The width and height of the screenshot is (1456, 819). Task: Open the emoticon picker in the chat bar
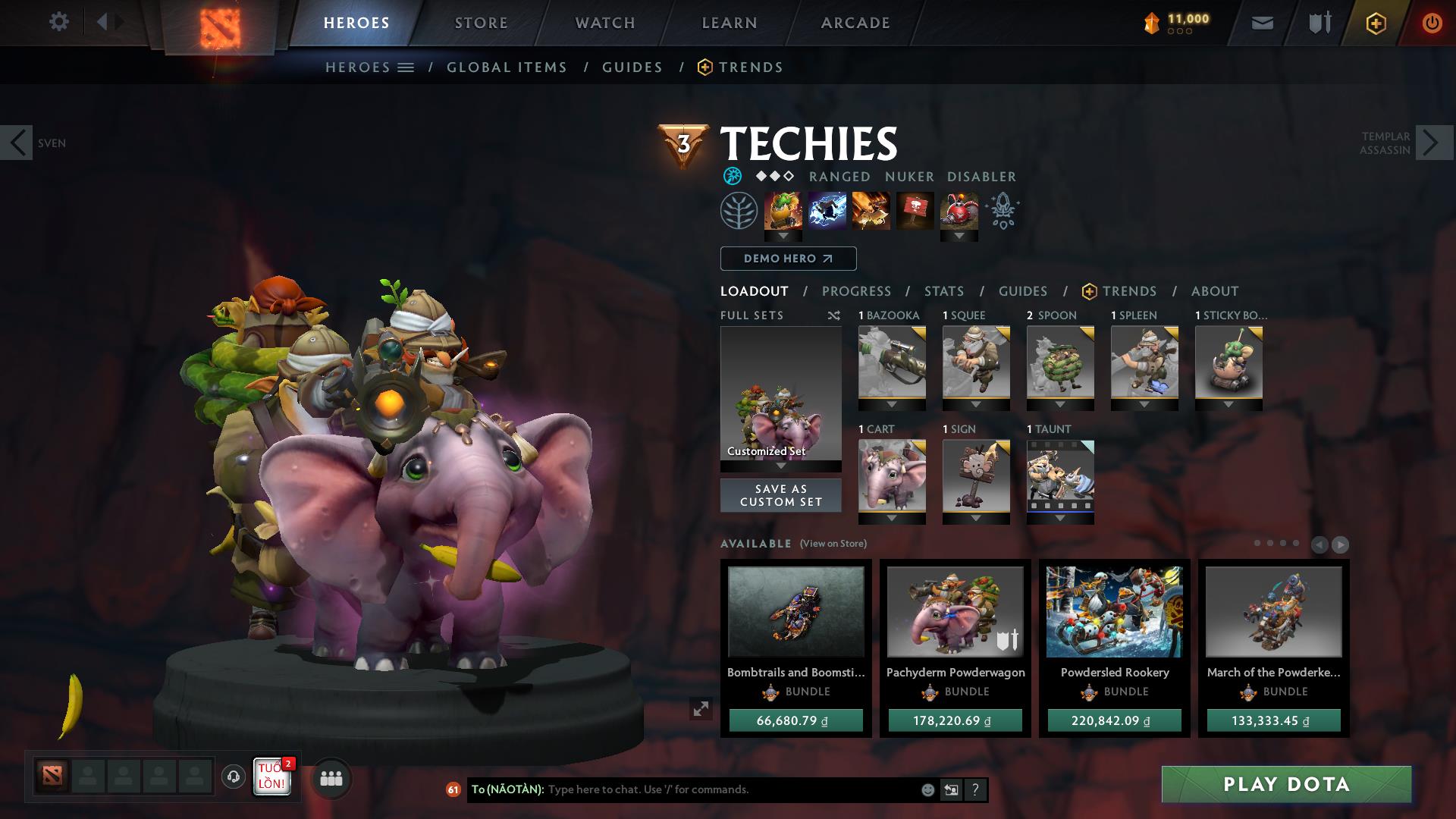927,789
